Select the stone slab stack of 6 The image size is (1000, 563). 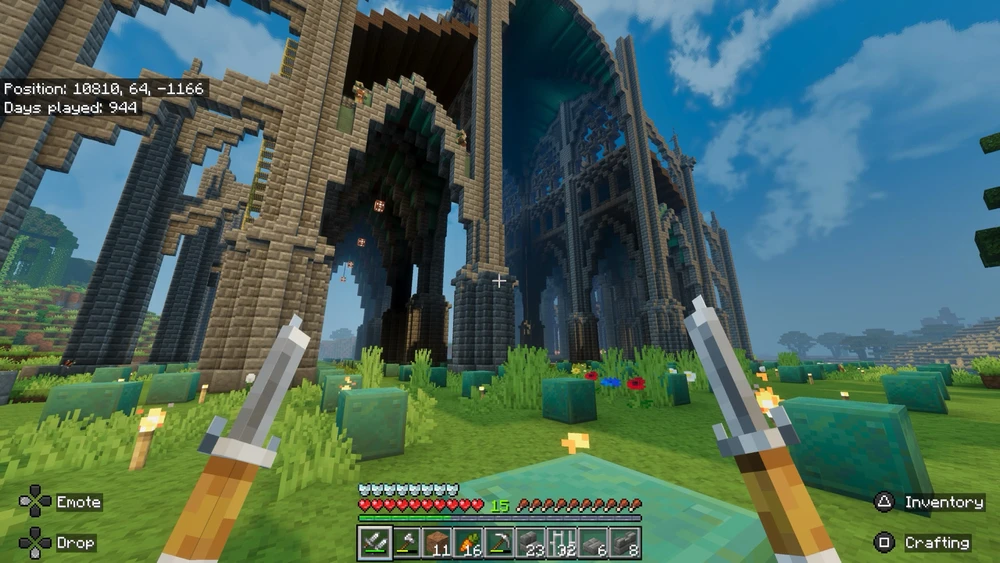click(x=593, y=543)
